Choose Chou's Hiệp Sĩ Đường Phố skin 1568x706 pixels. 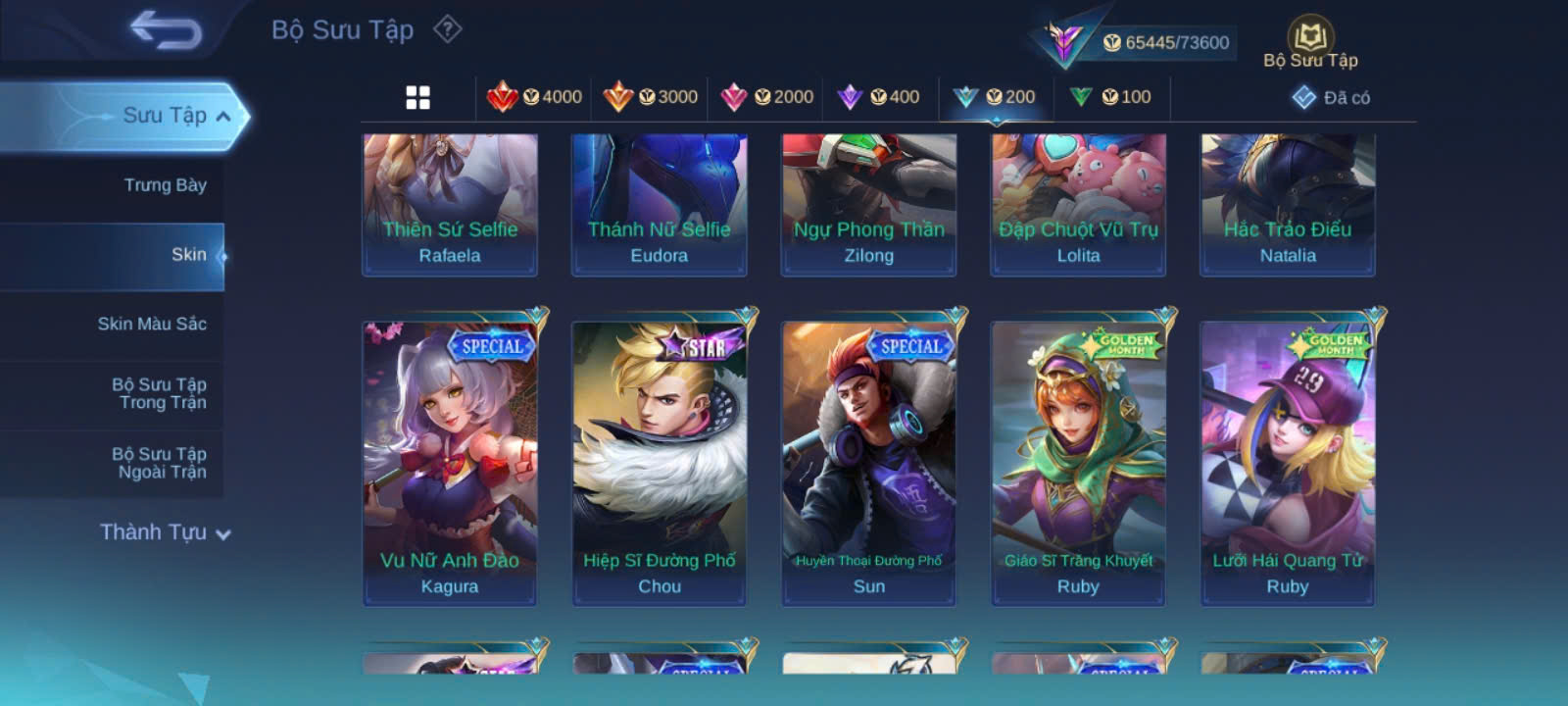[x=659, y=461]
